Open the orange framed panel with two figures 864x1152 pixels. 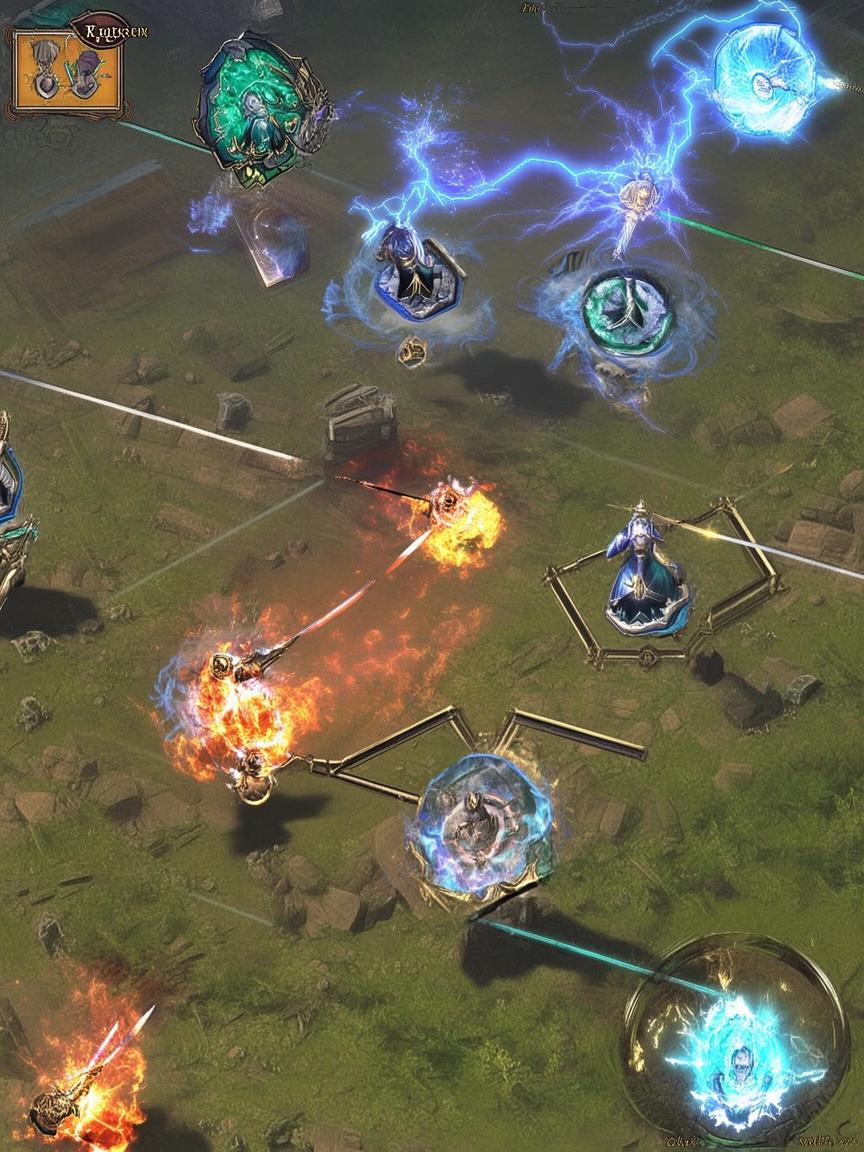66,72
